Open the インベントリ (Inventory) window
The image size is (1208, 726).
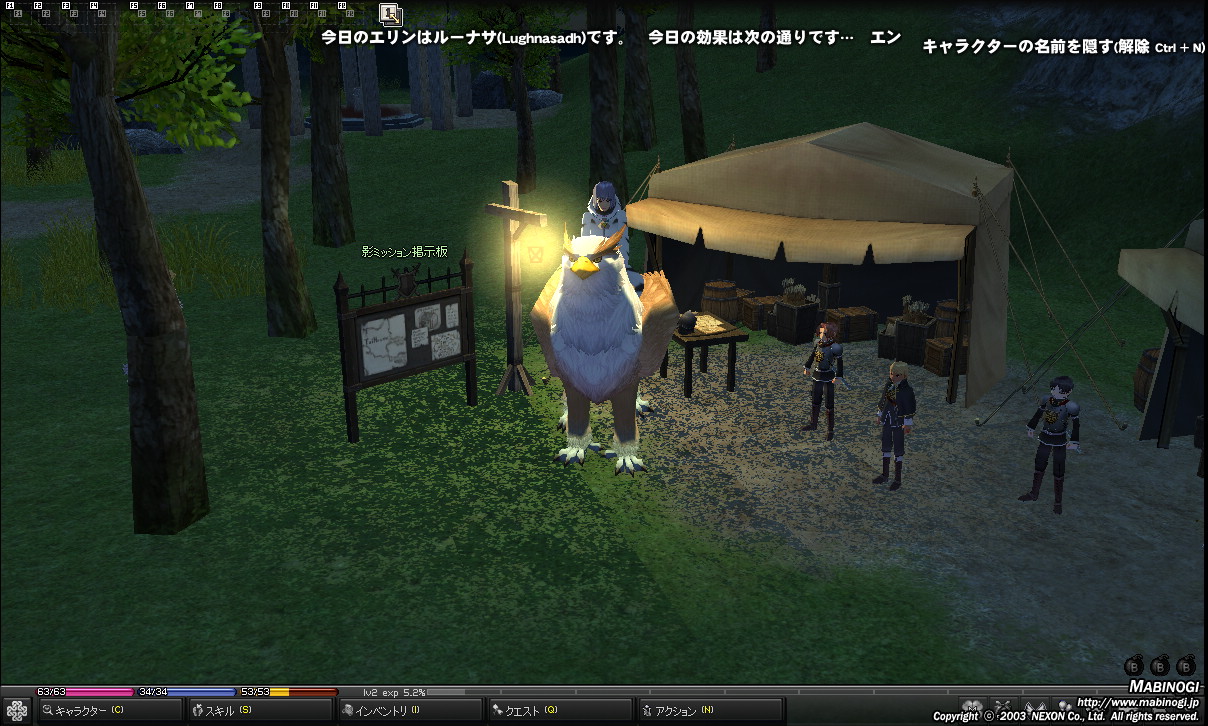(x=408, y=710)
